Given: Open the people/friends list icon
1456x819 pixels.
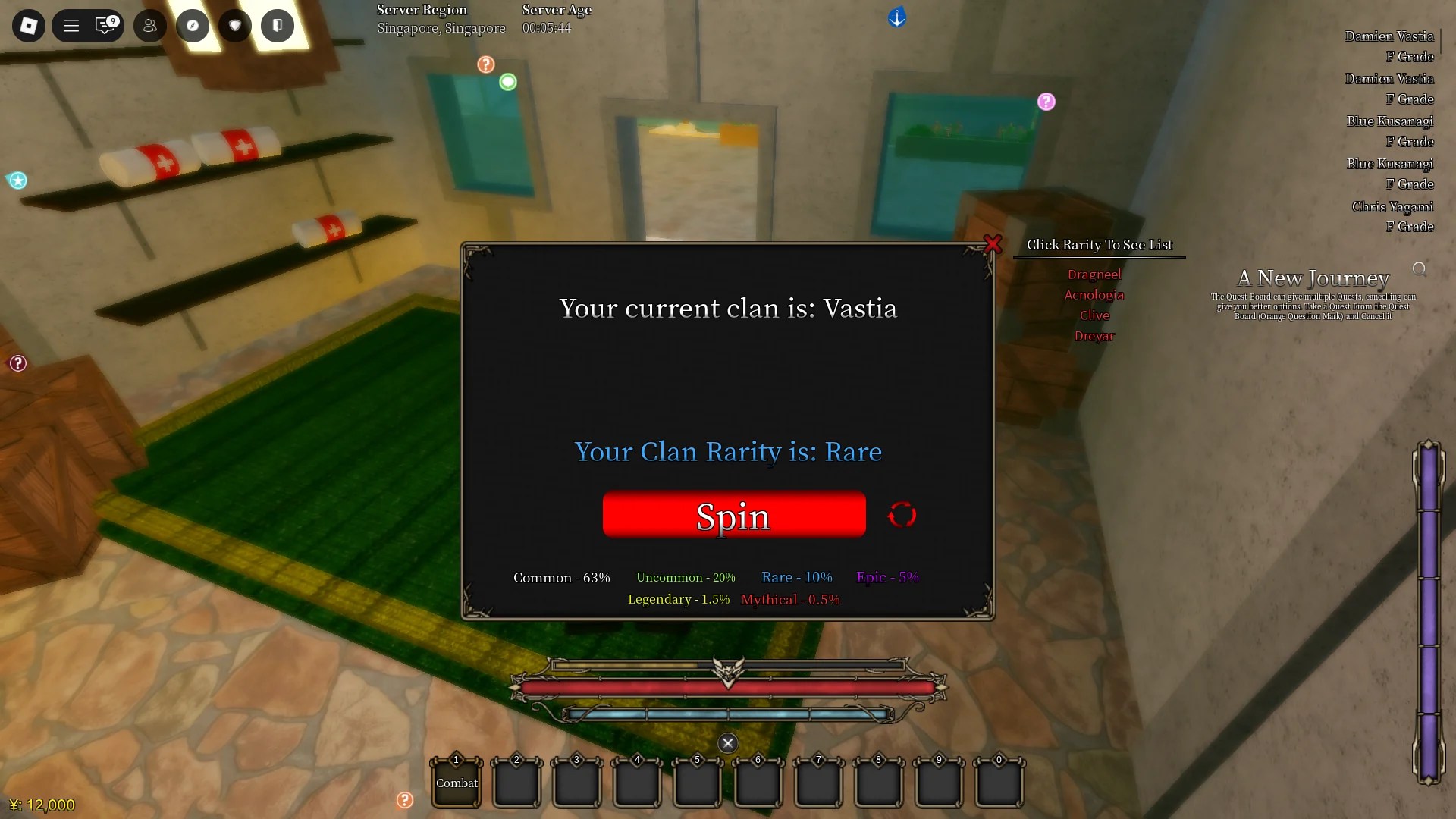Looking at the screenshot, I should (149, 25).
